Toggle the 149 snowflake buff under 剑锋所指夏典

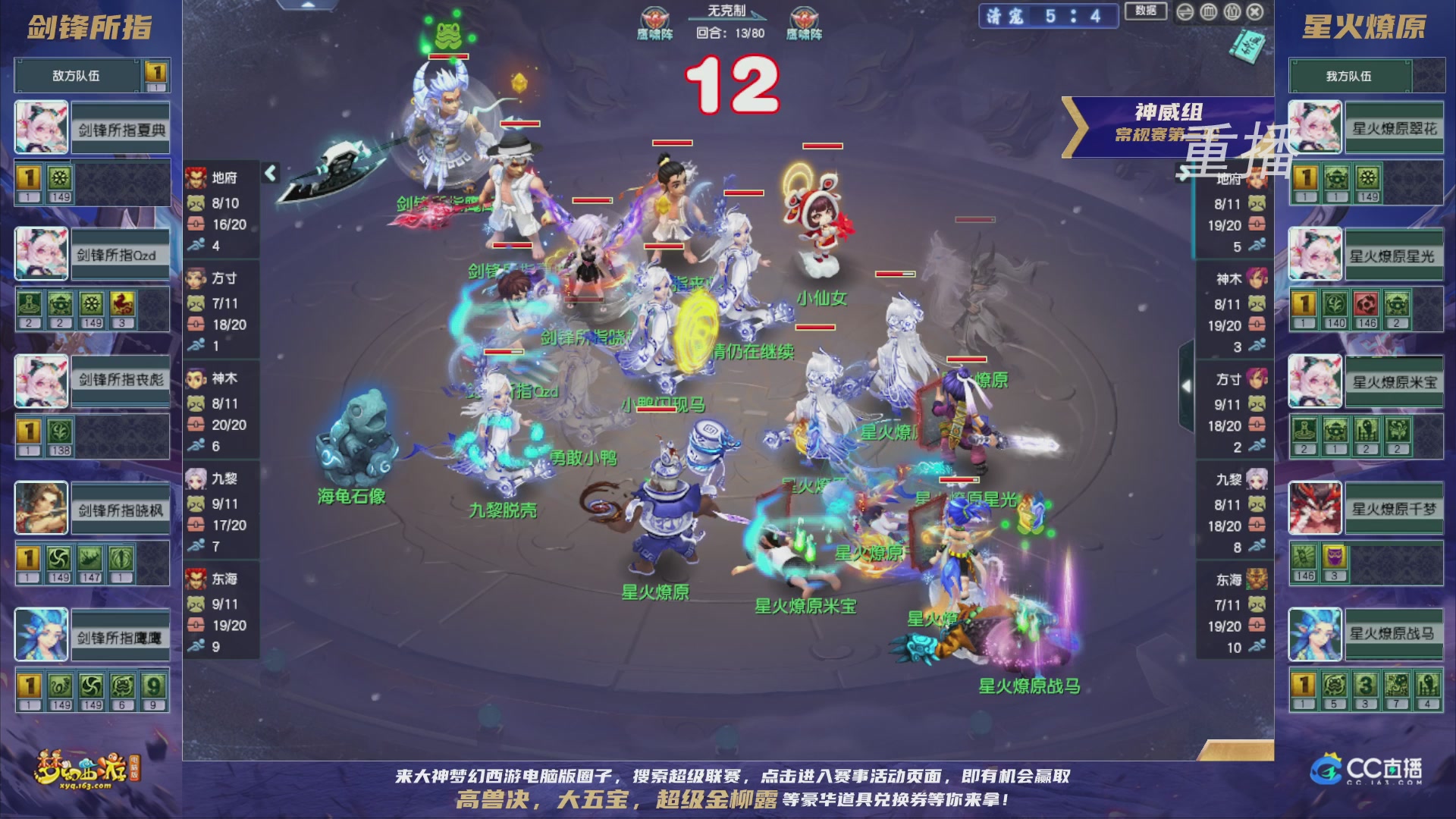click(x=59, y=176)
